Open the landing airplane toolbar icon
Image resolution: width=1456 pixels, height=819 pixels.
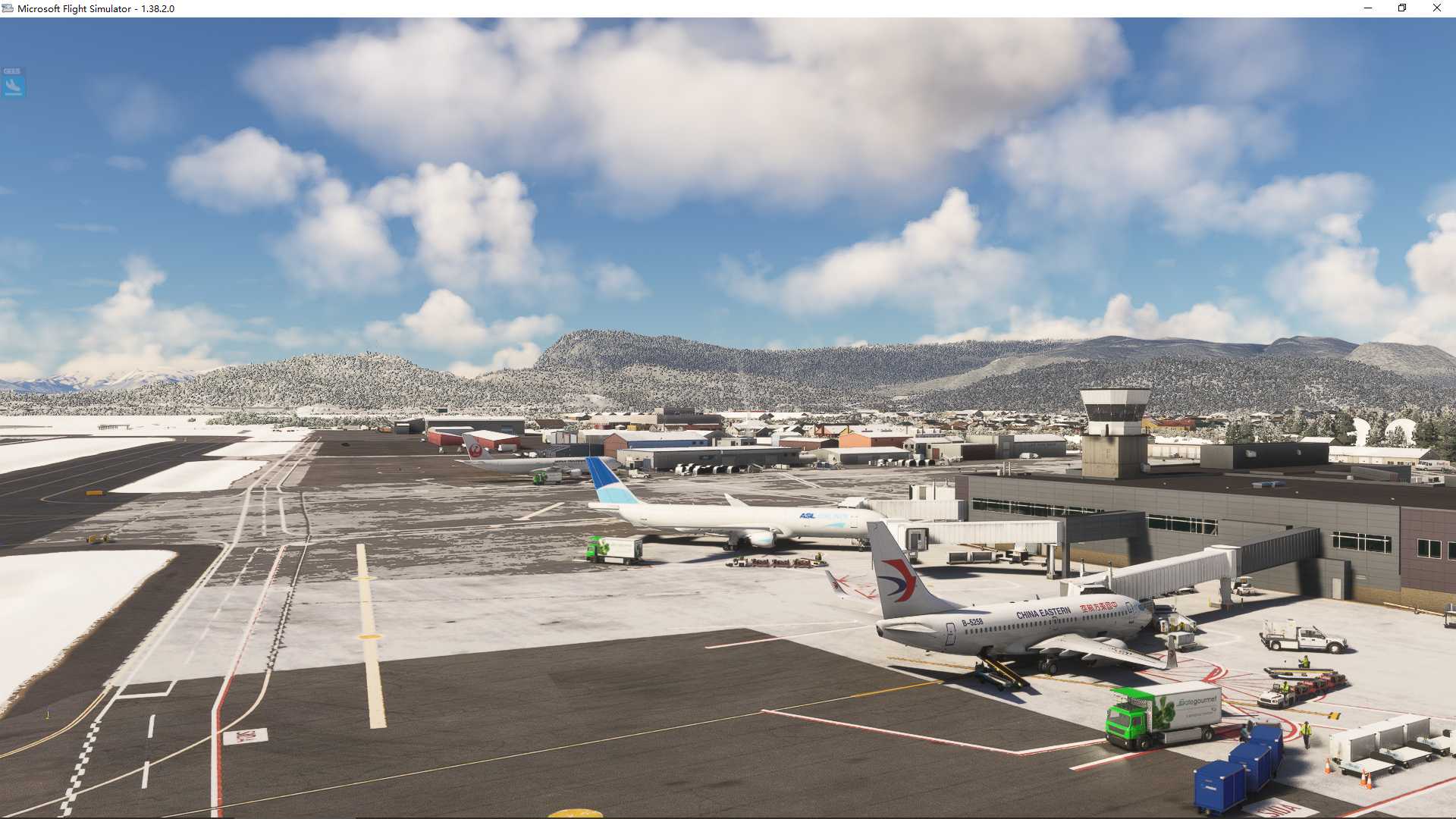13,85
